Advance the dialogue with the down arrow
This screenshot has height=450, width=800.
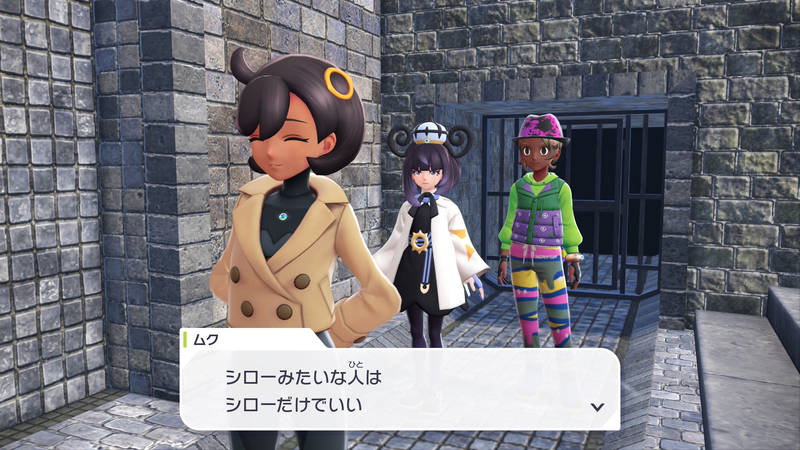click(597, 406)
